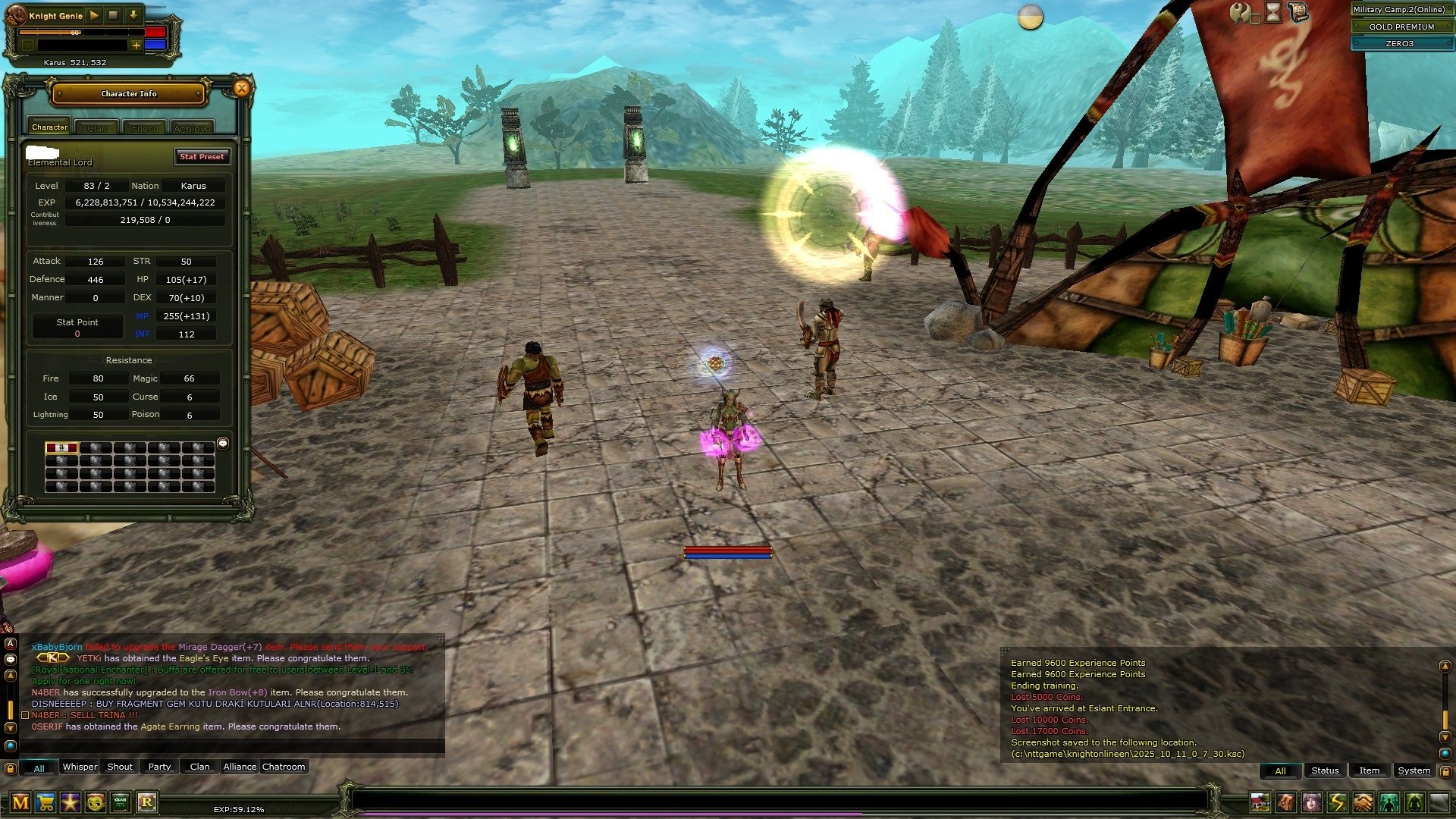1456x819 pixels.
Task: Open the Friend tab
Action: 145,128
